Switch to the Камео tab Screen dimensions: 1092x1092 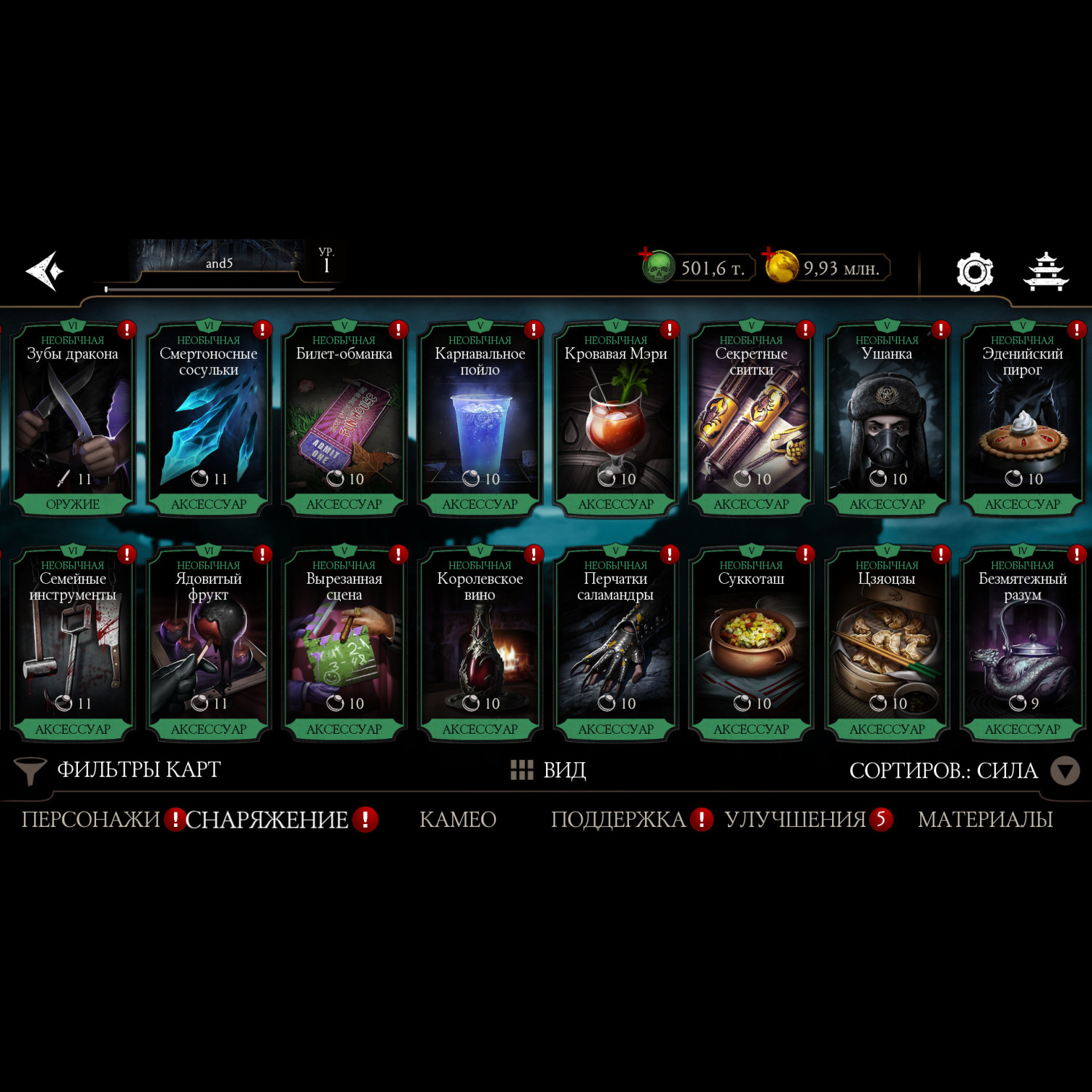tap(458, 820)
